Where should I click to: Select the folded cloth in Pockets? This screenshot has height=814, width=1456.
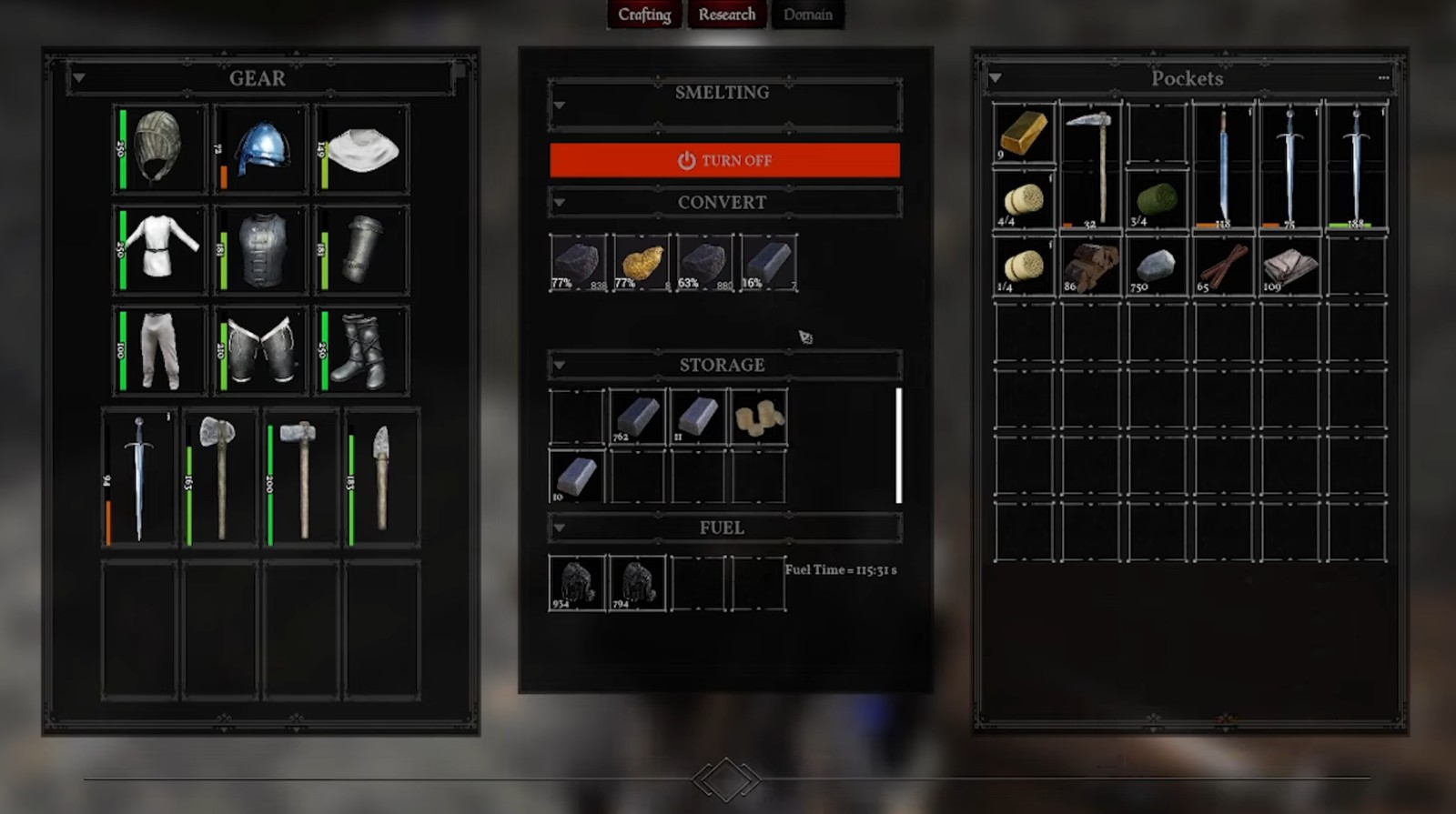pos(1289,266)
